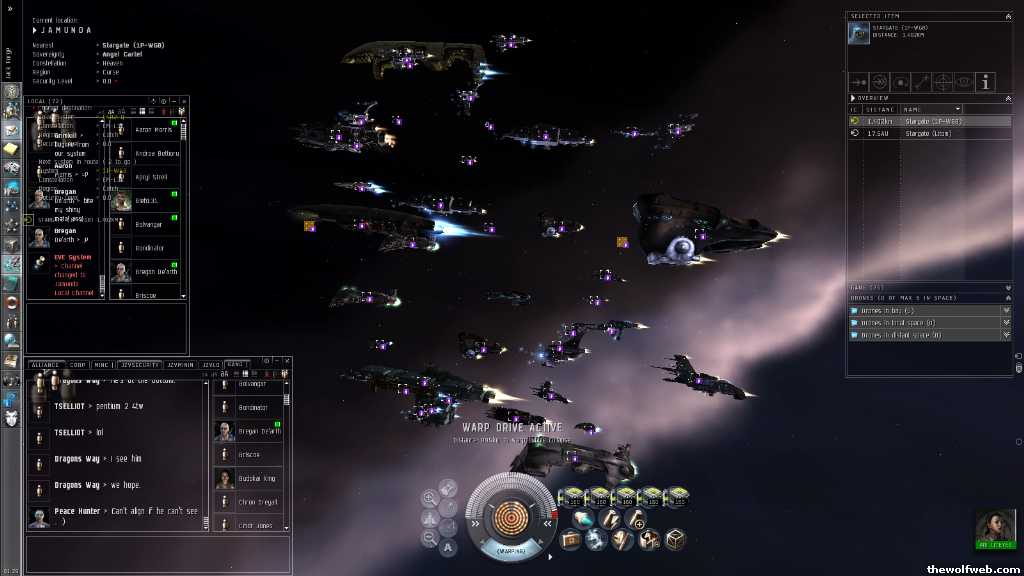Open the Name column dropdown in overview
The image size is (1024, 576).
click(x=957, y=109)
